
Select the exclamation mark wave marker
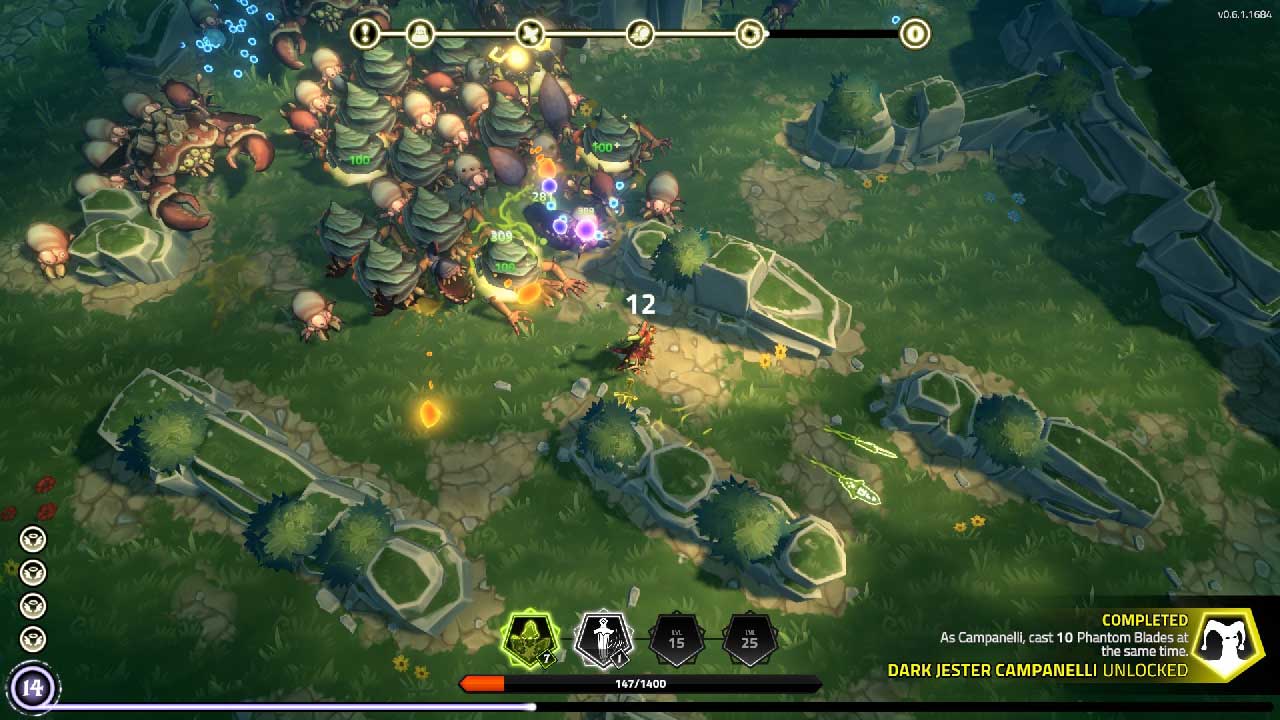[x=366, y=34]
